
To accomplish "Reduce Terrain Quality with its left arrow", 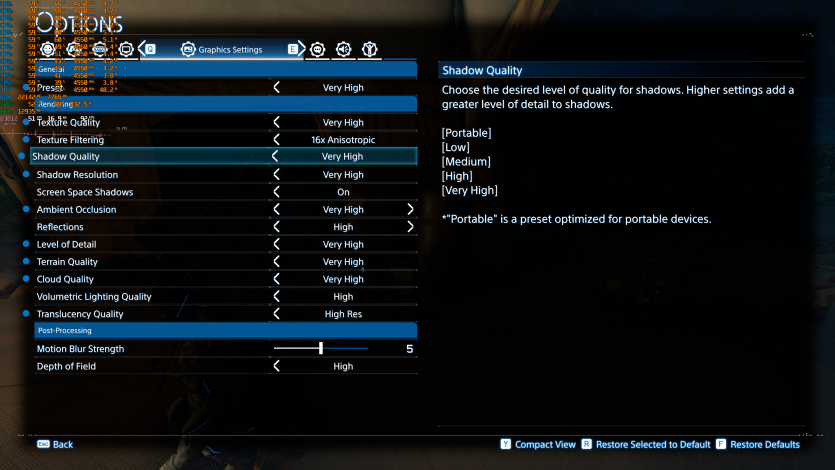I will point(276,262).
